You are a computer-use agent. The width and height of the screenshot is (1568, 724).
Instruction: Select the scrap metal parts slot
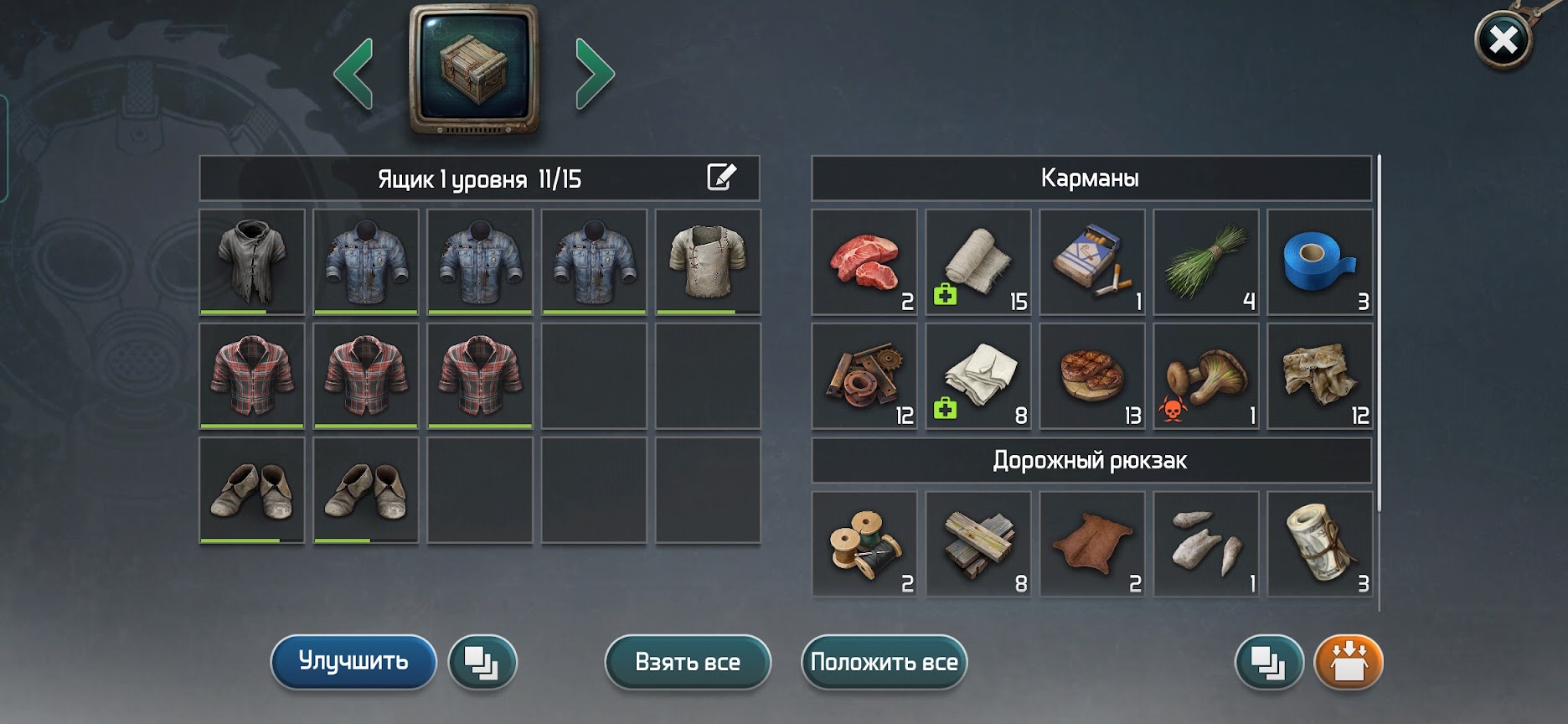(864, 376)
